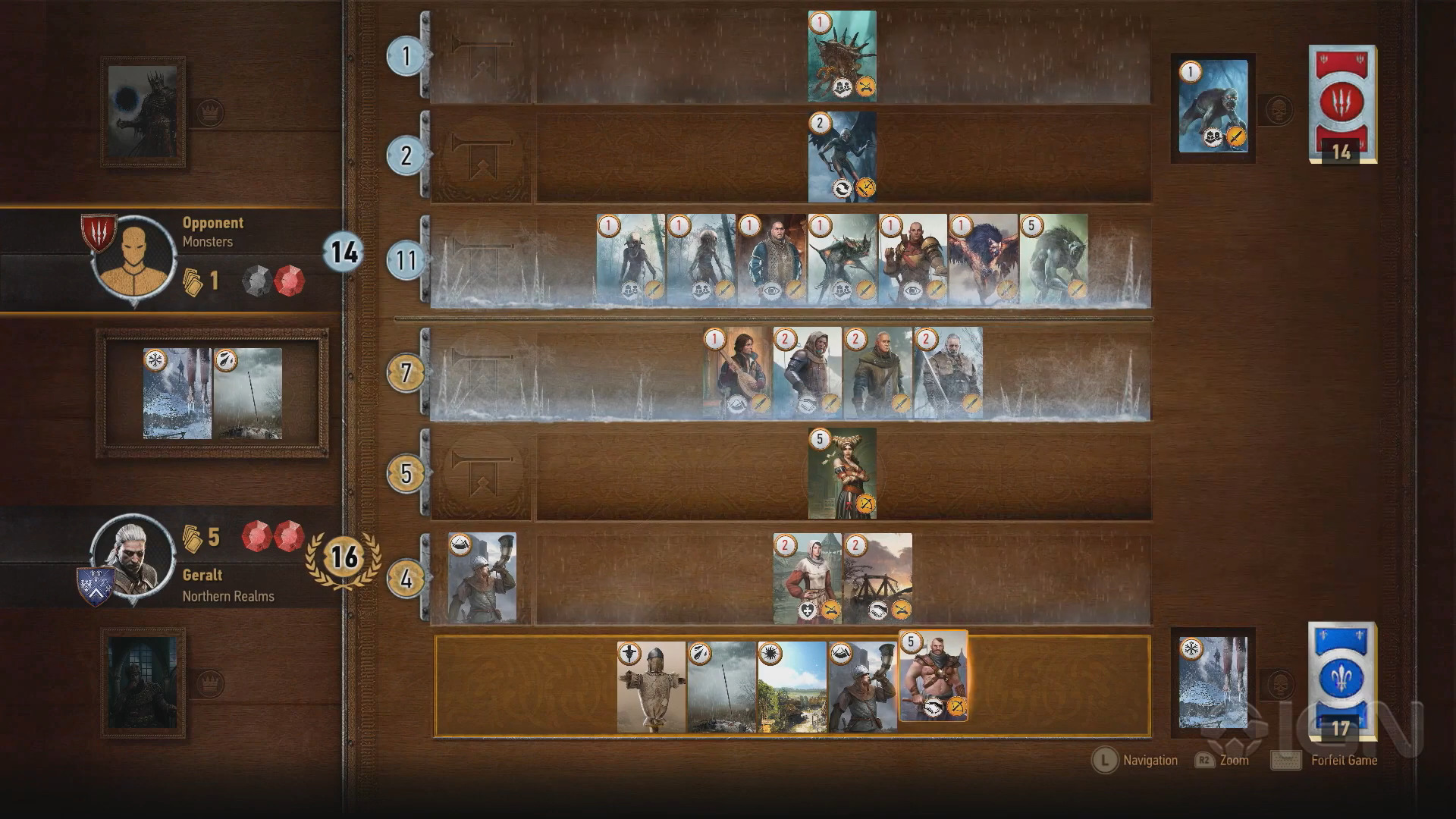1456x819 pixels.
Task: Click Geralt's gold laurel victory wreath
Action: (345, 559)
